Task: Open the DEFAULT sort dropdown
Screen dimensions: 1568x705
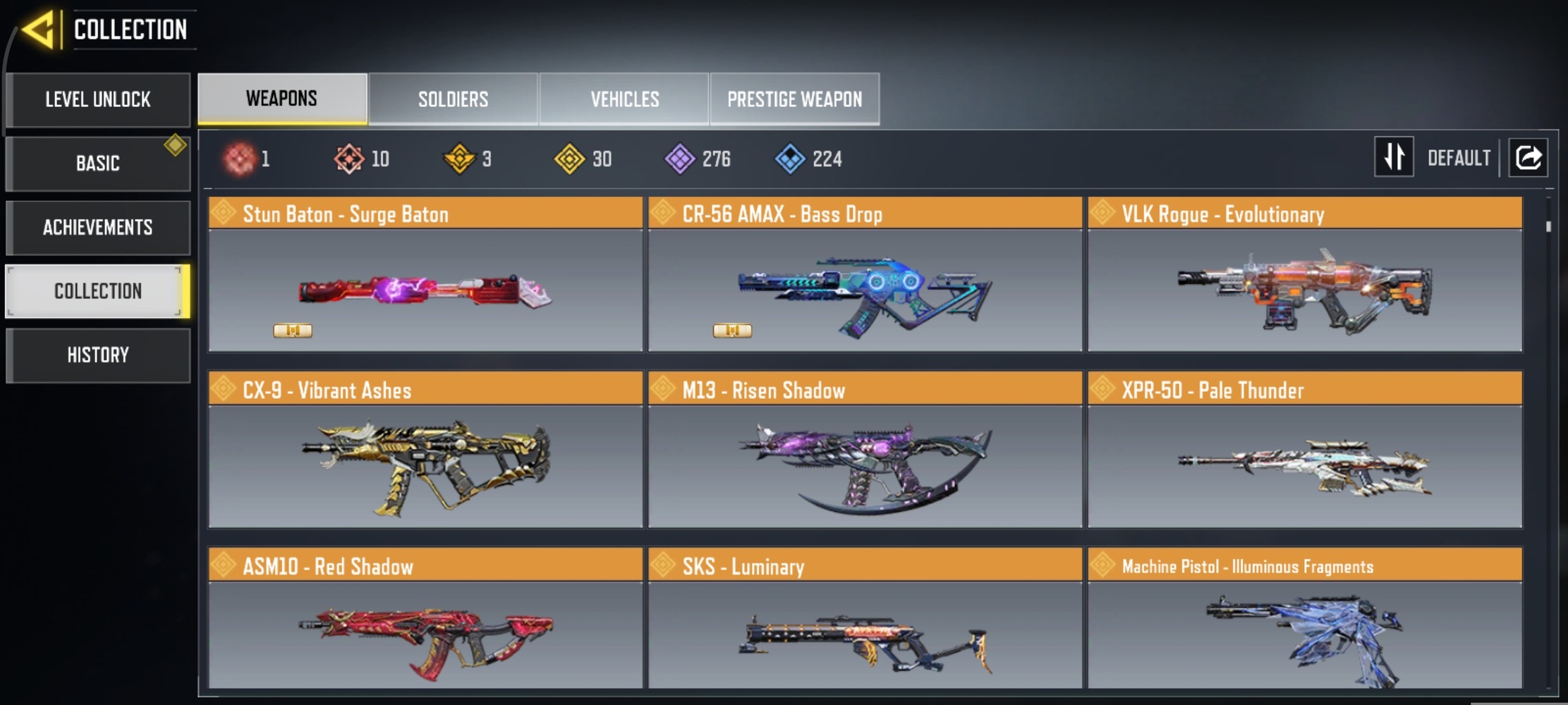Action: [1459, 157]
